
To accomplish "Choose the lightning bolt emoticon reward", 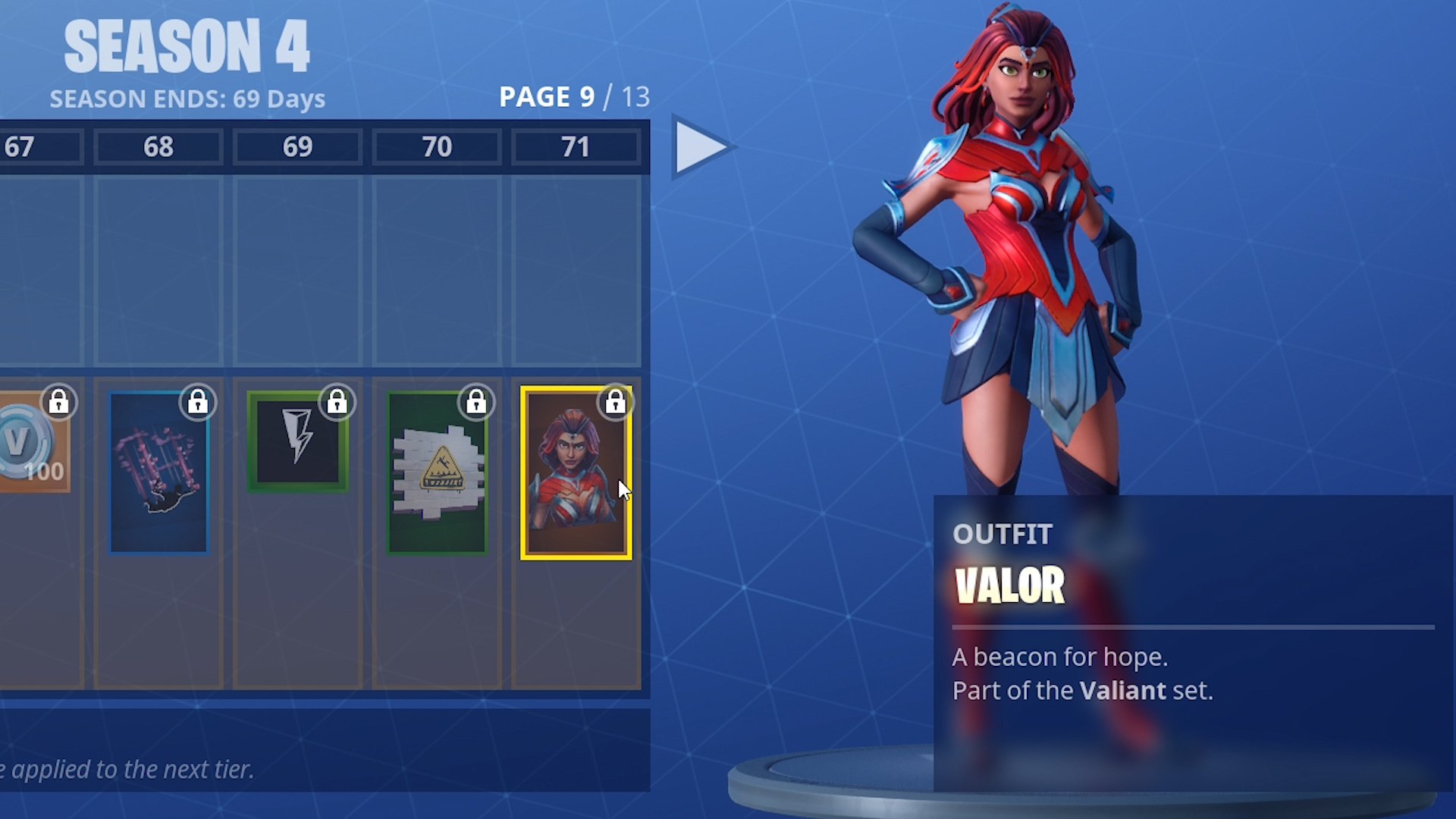I will [x=297, y=442].
